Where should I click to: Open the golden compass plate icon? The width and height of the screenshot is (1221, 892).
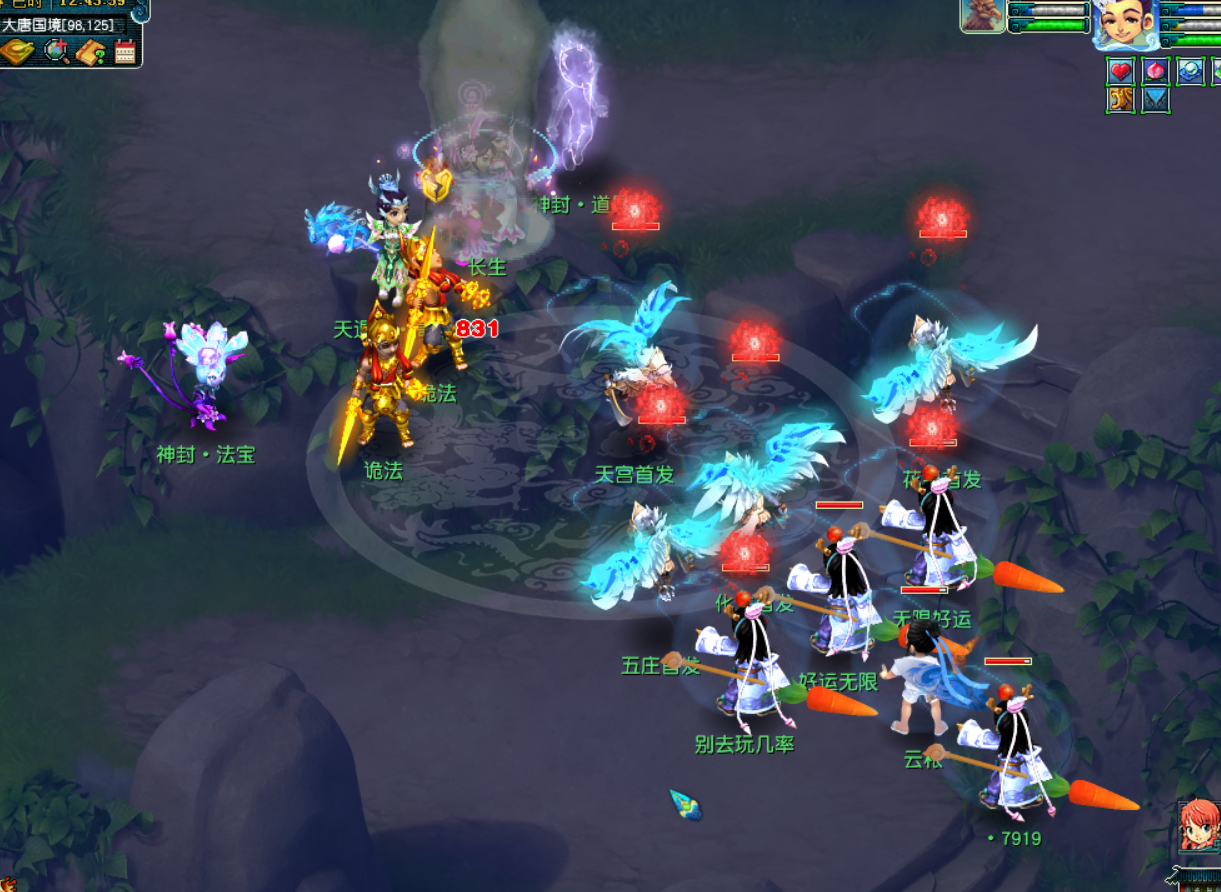(x=17, y=51)
